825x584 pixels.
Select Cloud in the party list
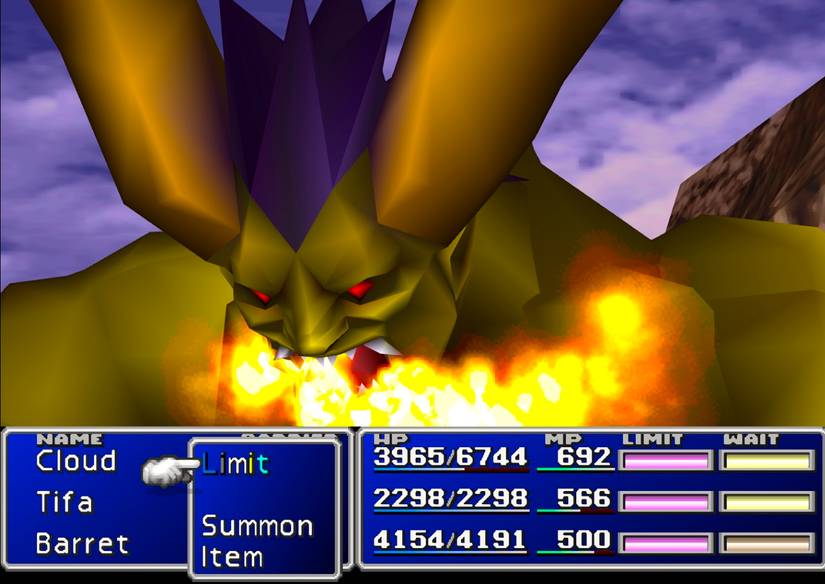tap(76, 461)
